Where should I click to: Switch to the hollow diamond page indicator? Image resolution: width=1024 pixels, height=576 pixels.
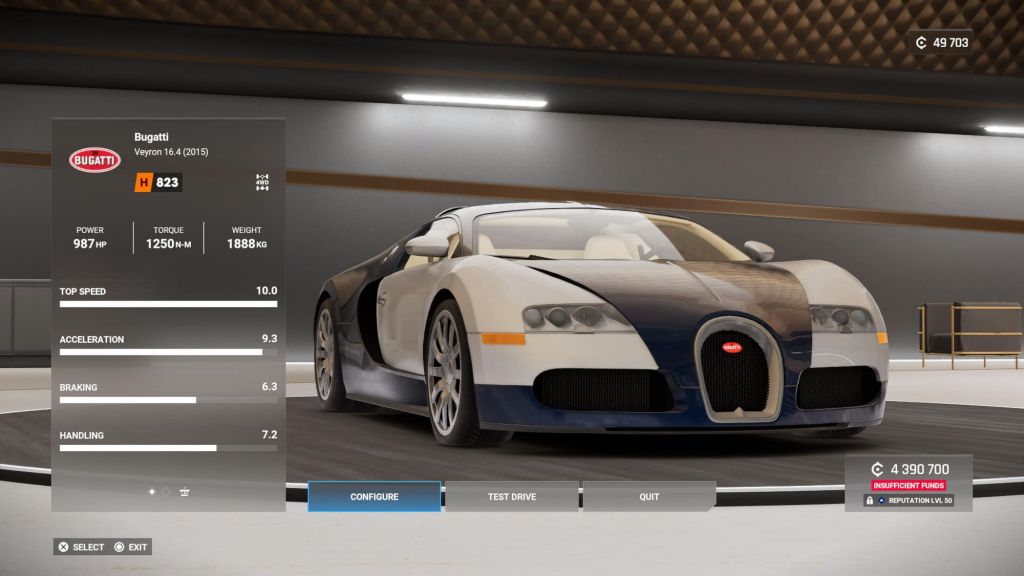click(166, 491)
